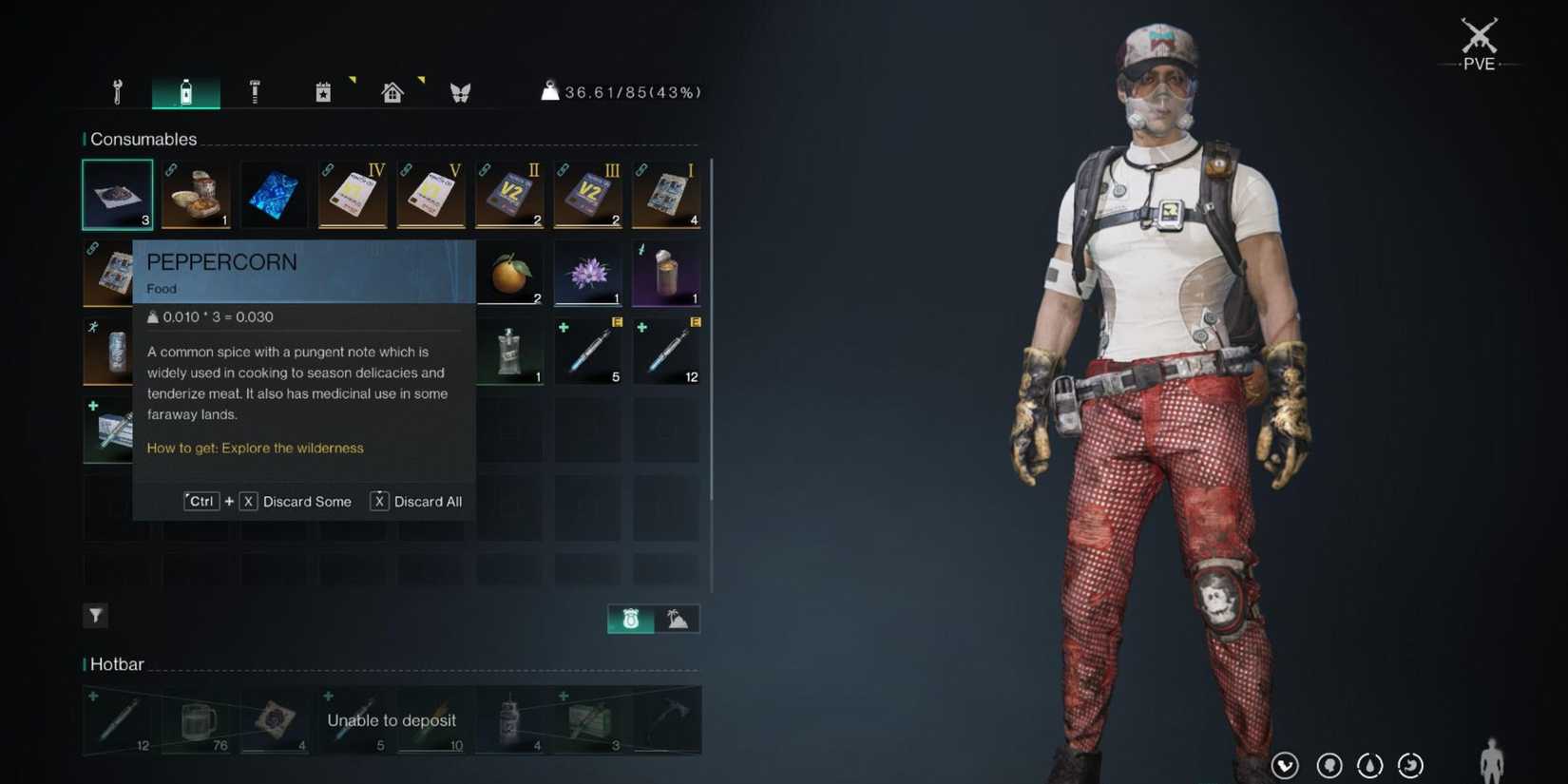Select the Peppercorn item slot
This screenshot has height=784, width=1568.
click(117, 193)
